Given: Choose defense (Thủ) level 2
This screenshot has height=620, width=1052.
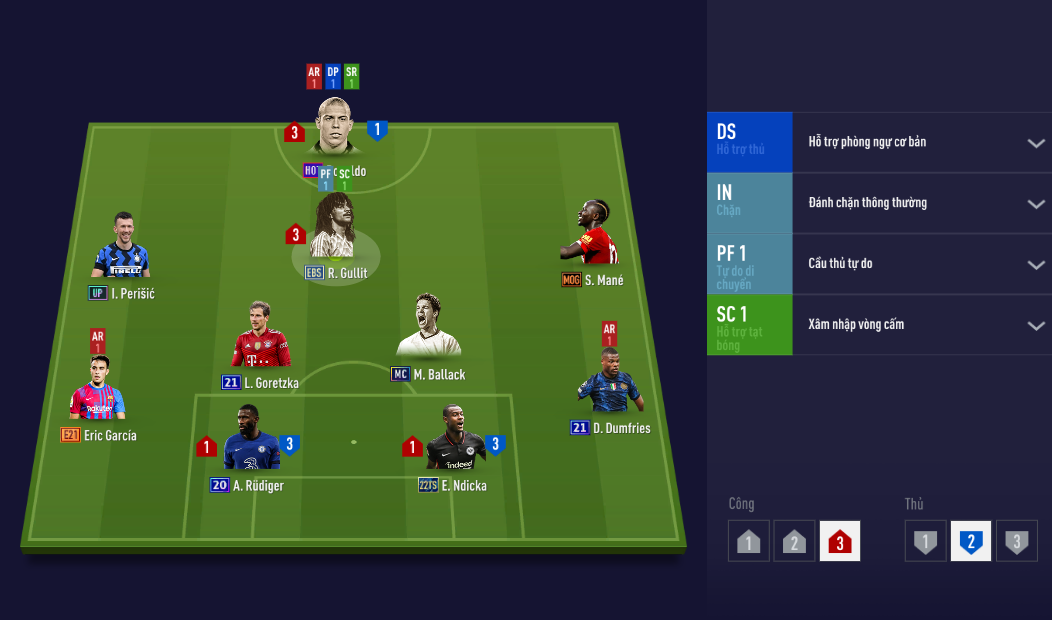Looking at the screenshot, I should (x=970, y=541).
